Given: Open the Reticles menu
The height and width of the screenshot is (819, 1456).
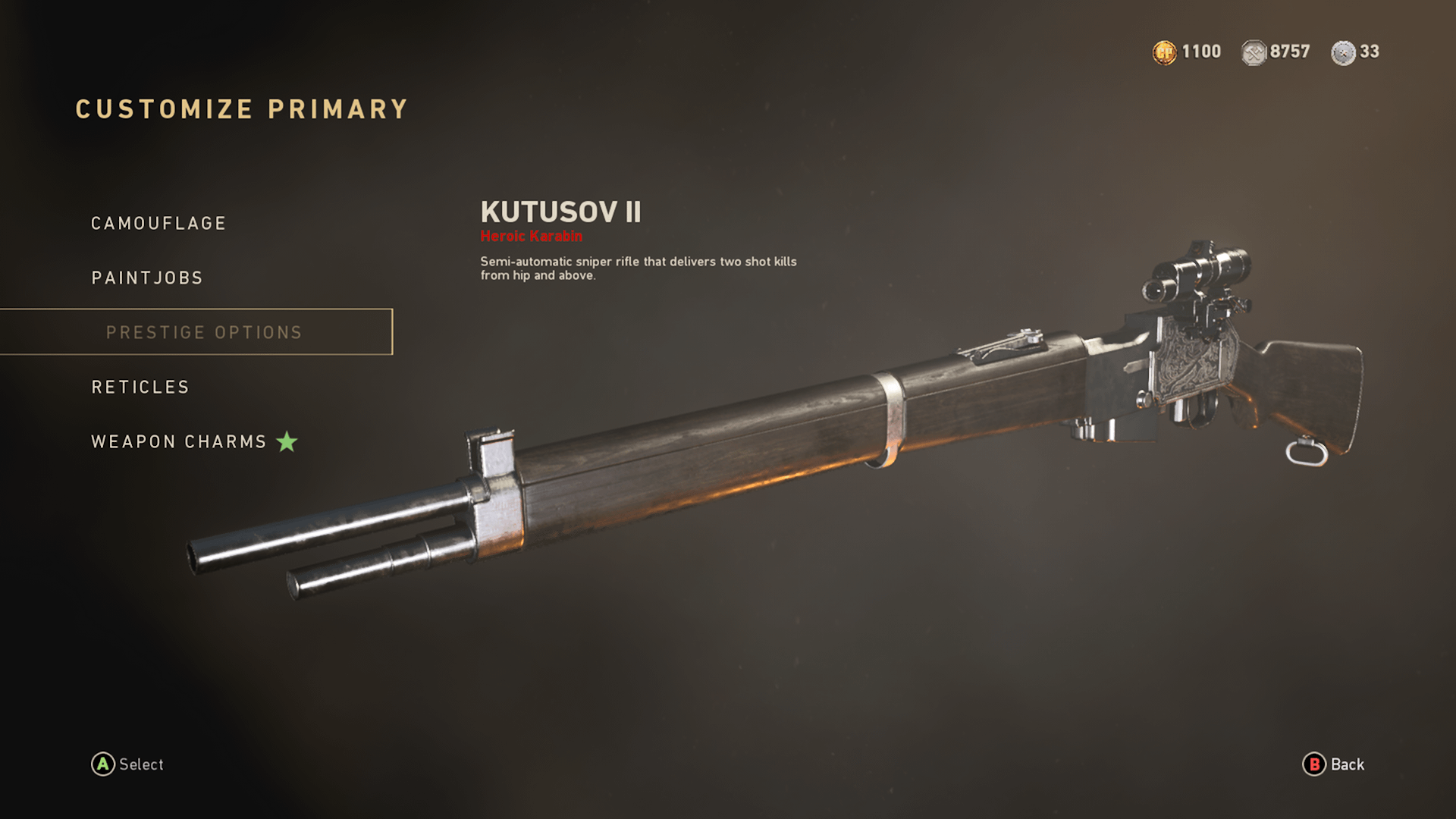Looking at the screenshot, I should click(140, 387).
